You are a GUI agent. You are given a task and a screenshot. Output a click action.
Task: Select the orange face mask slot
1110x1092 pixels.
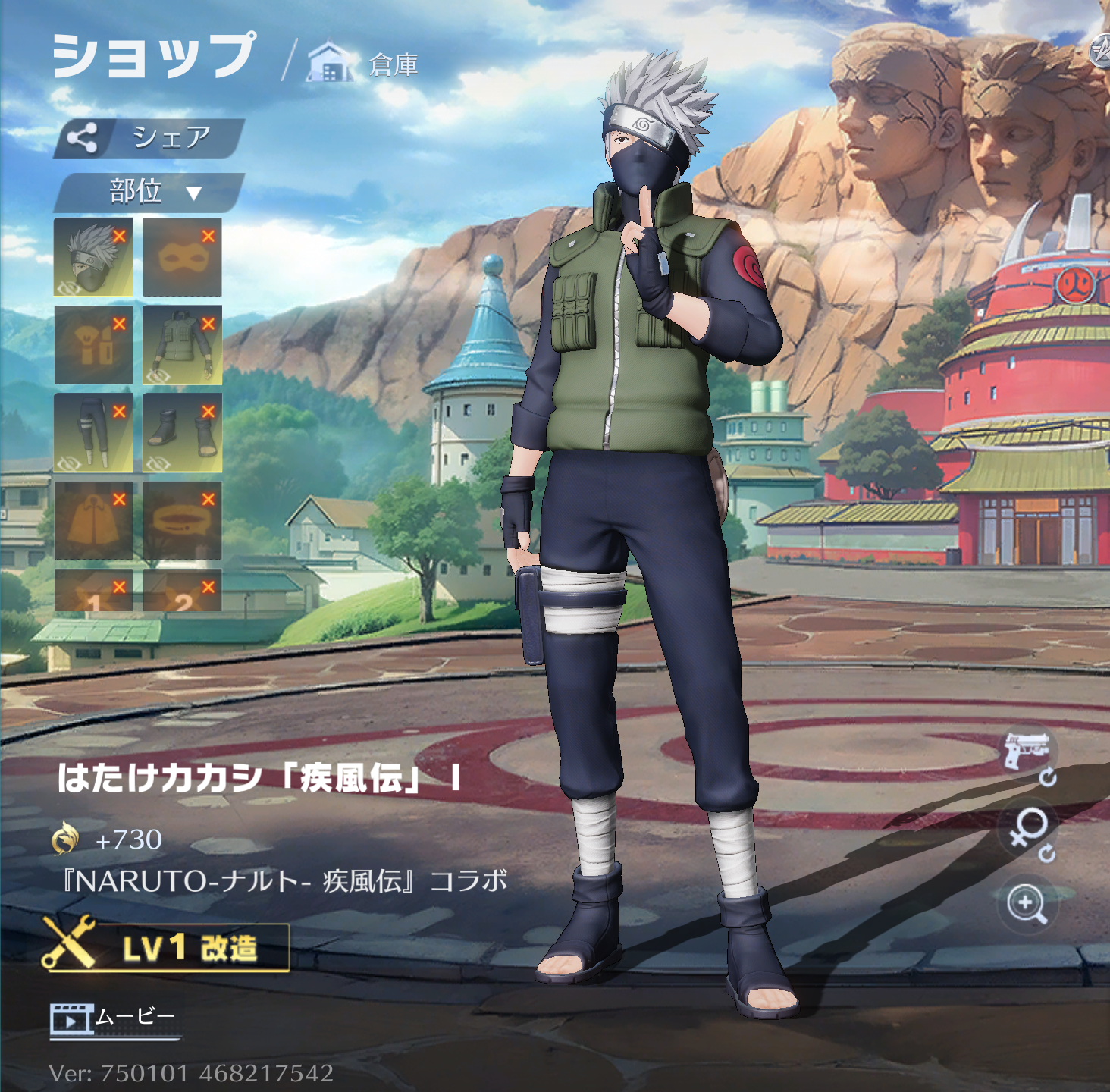pos(182,257)
